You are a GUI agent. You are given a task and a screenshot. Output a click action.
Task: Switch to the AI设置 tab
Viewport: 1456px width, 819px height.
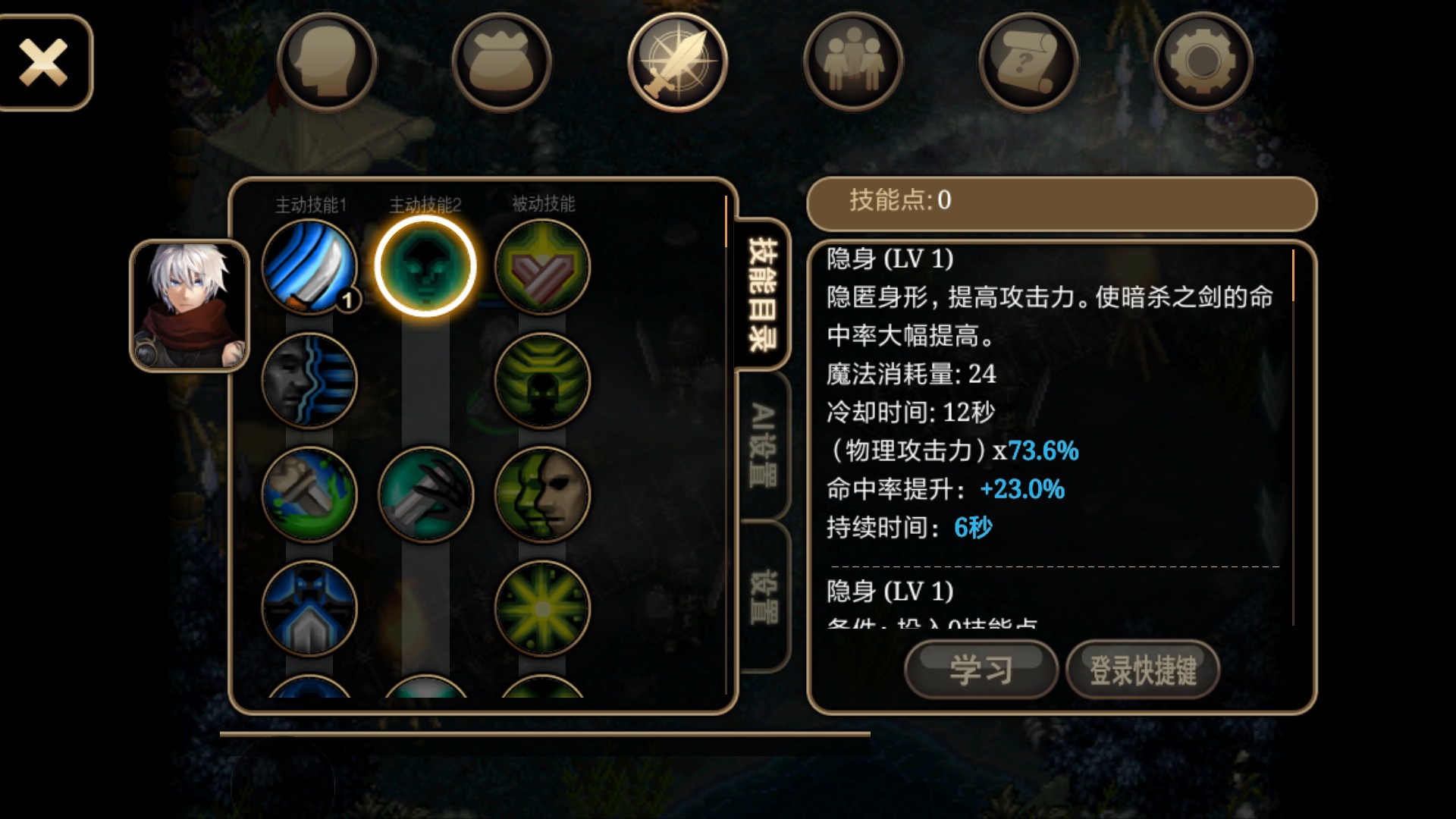click(763, 445)
